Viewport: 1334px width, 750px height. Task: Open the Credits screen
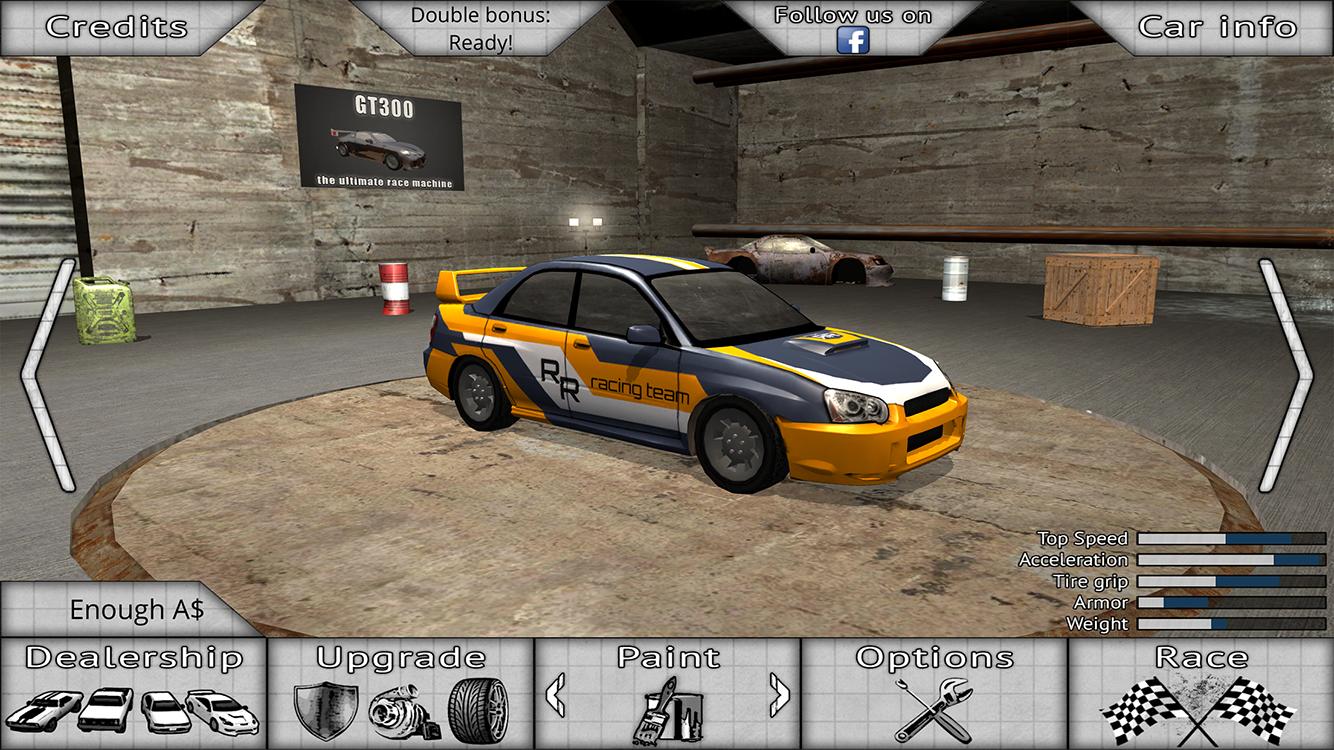coord(116,25)
